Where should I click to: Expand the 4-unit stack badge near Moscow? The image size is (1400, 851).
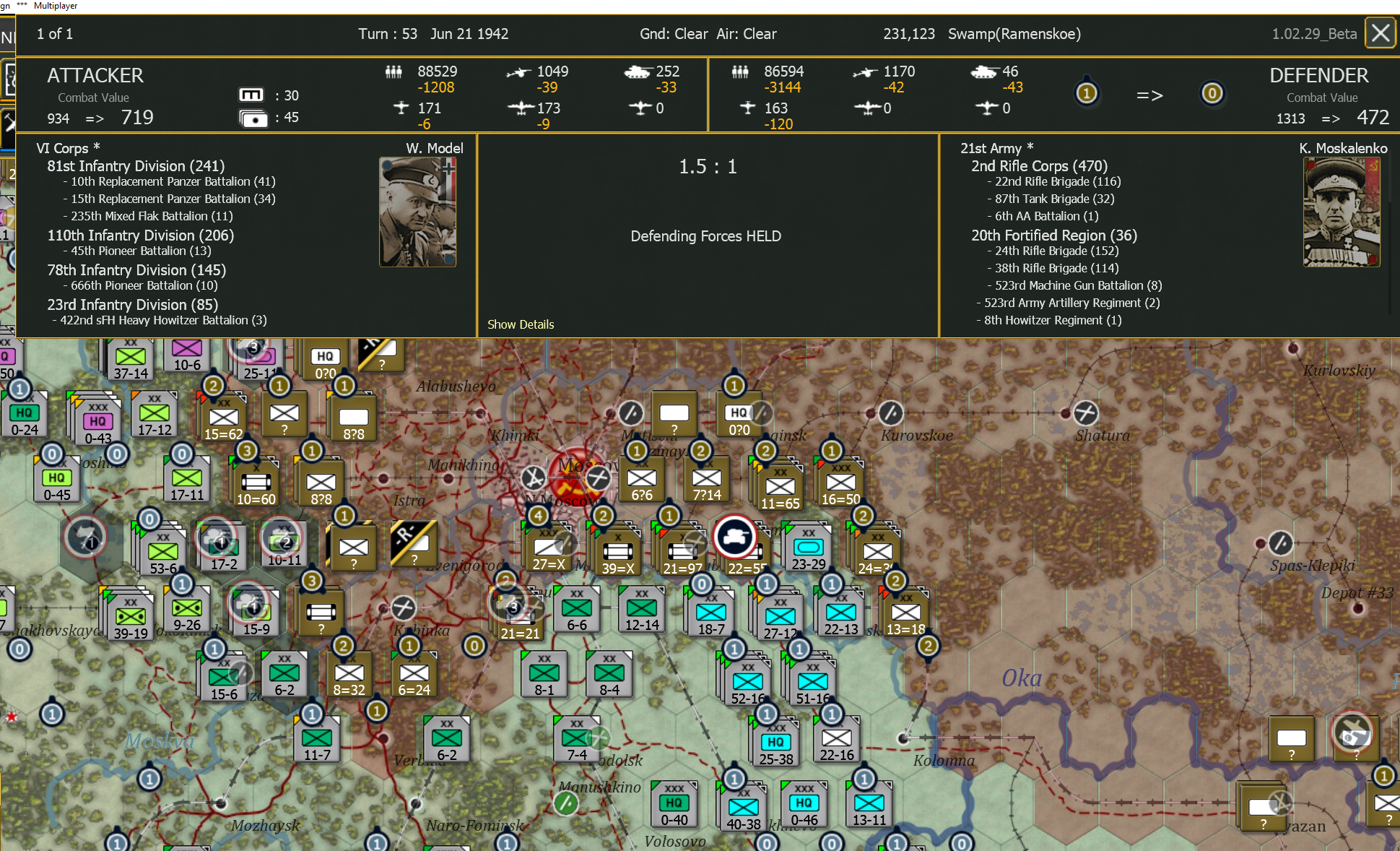537,516
